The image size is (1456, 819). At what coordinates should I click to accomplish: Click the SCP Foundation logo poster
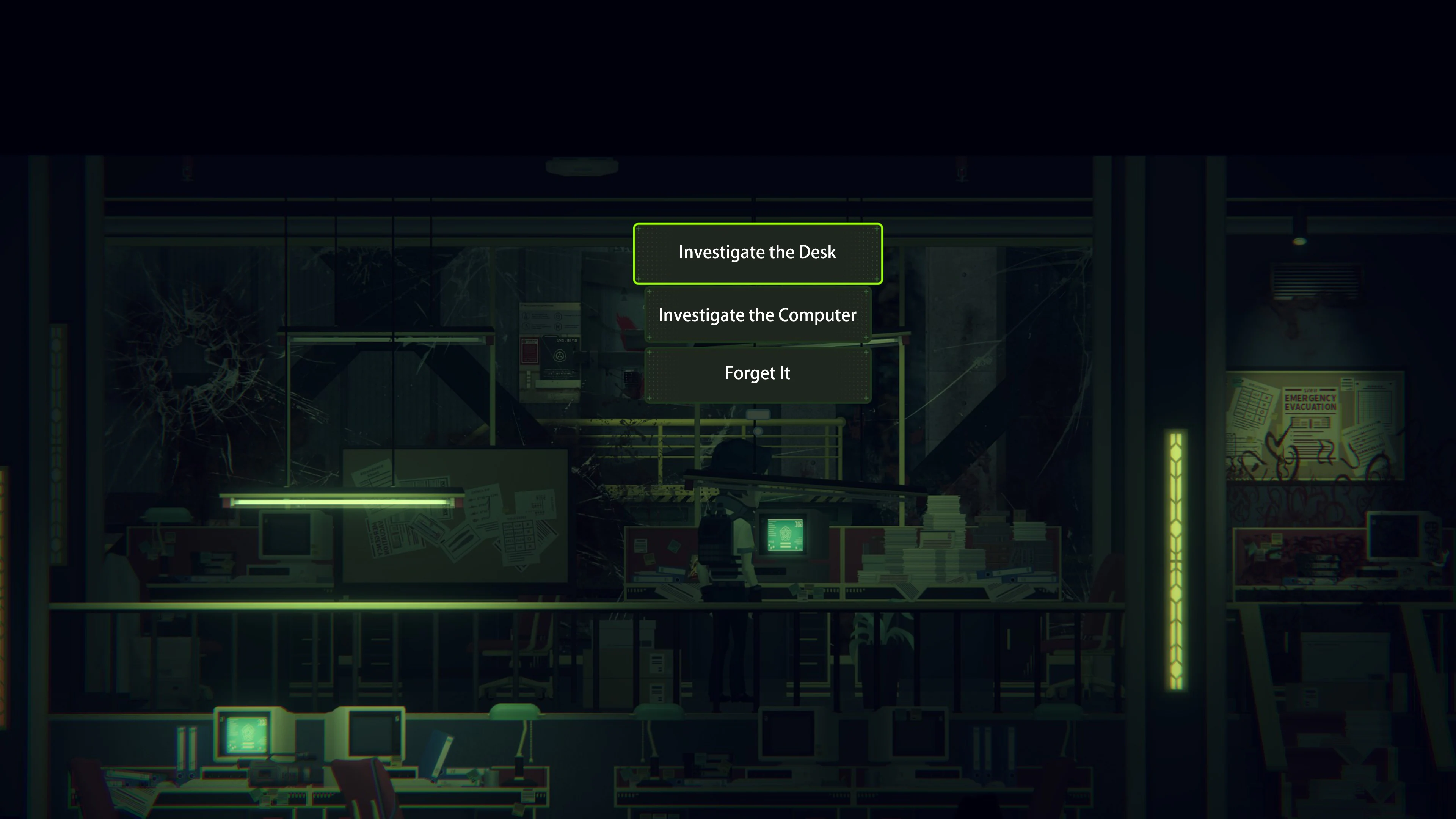click(x=561, y=356)
